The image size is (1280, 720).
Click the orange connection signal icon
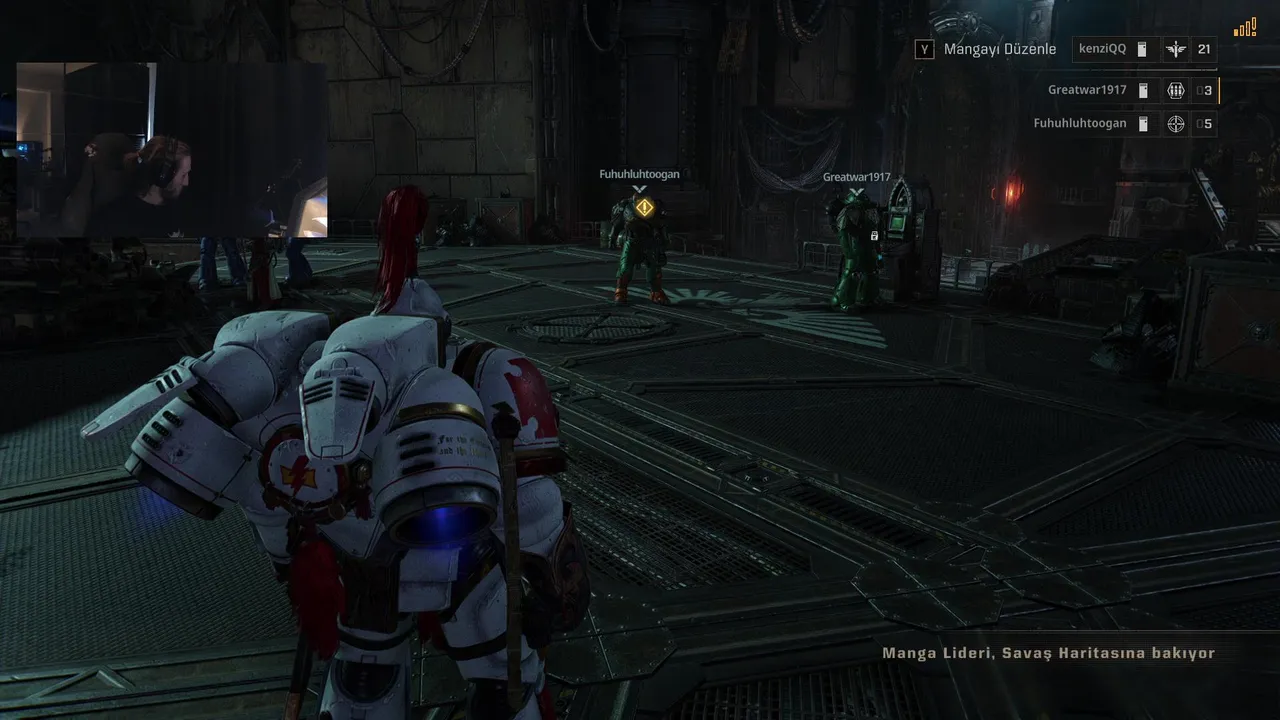point(1245,28)
